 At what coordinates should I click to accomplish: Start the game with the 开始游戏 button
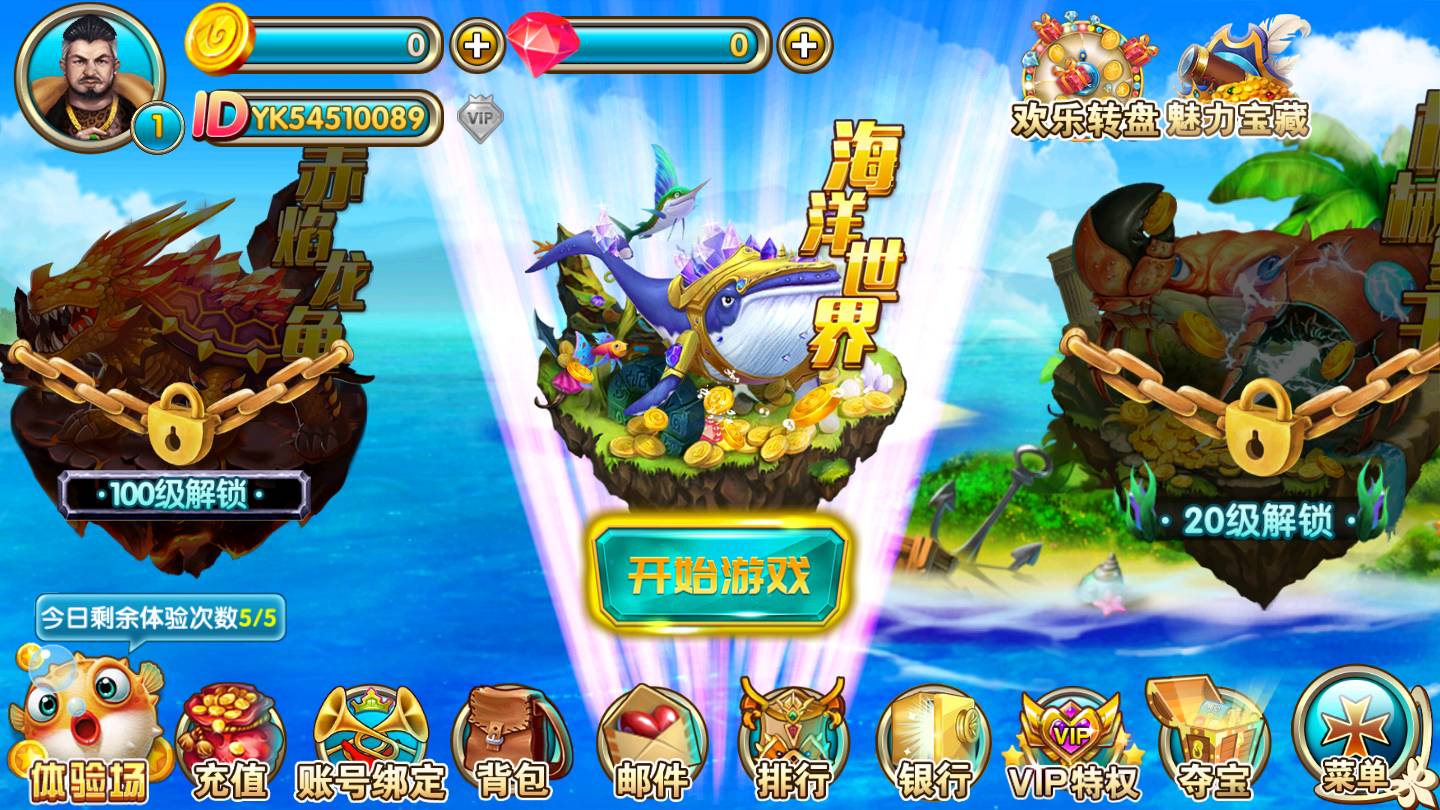pos(719,574)
